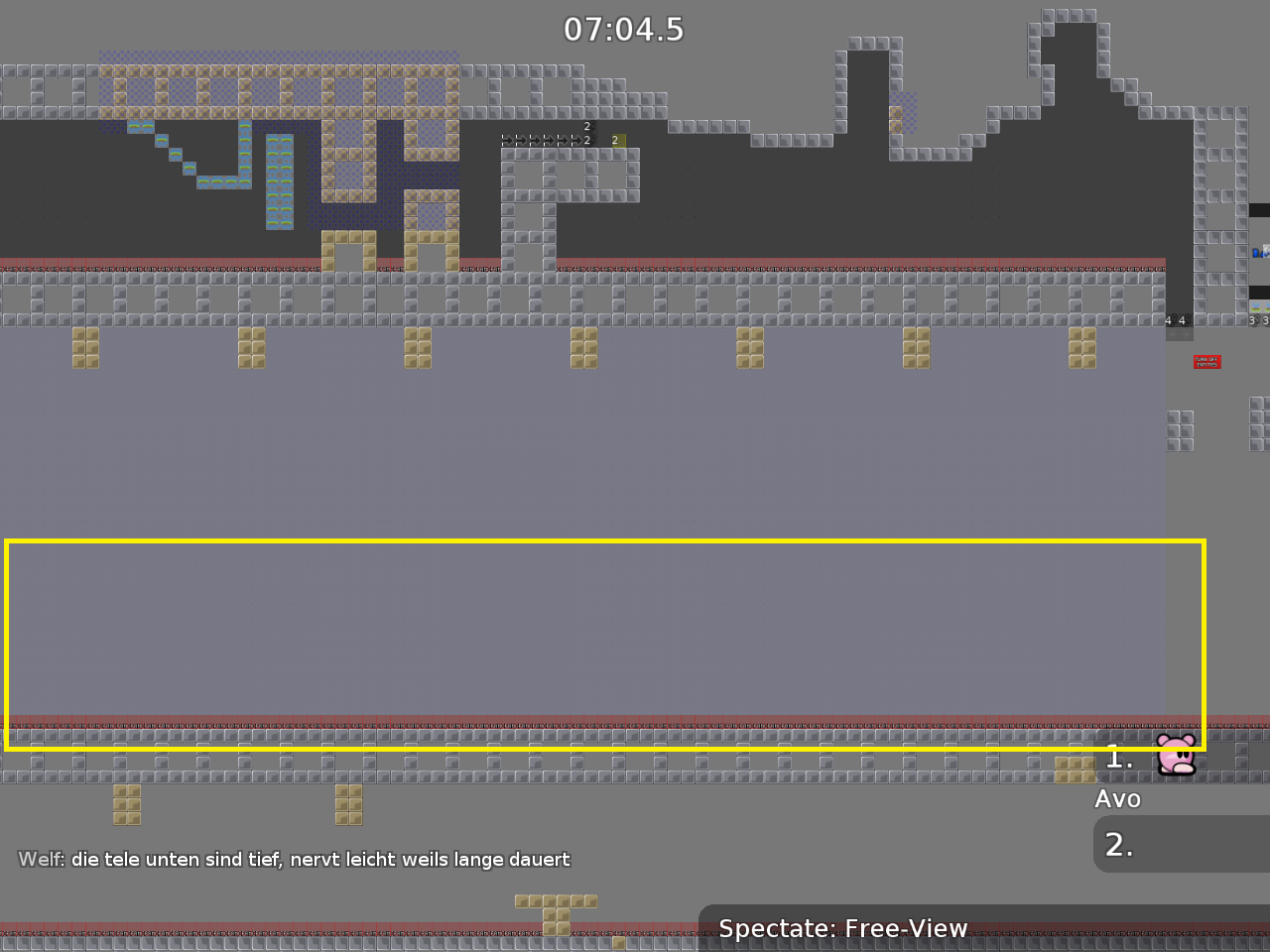This screenshot has width=1270, height=952.
Task: Click the checkpoint number 4 marker
Action: click(1170, 320)
